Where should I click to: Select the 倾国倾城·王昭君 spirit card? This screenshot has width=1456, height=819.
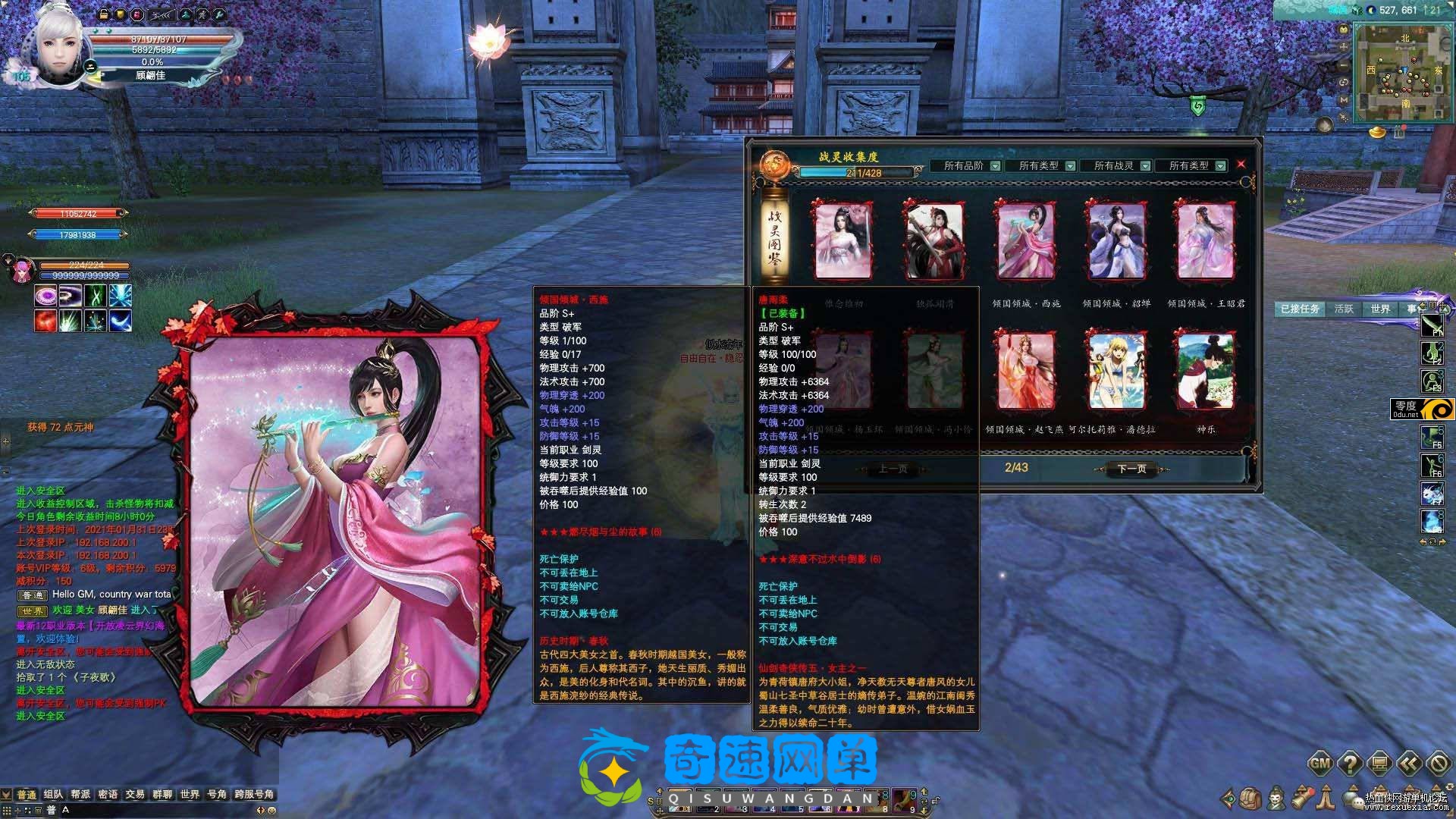click(1205, 241)
